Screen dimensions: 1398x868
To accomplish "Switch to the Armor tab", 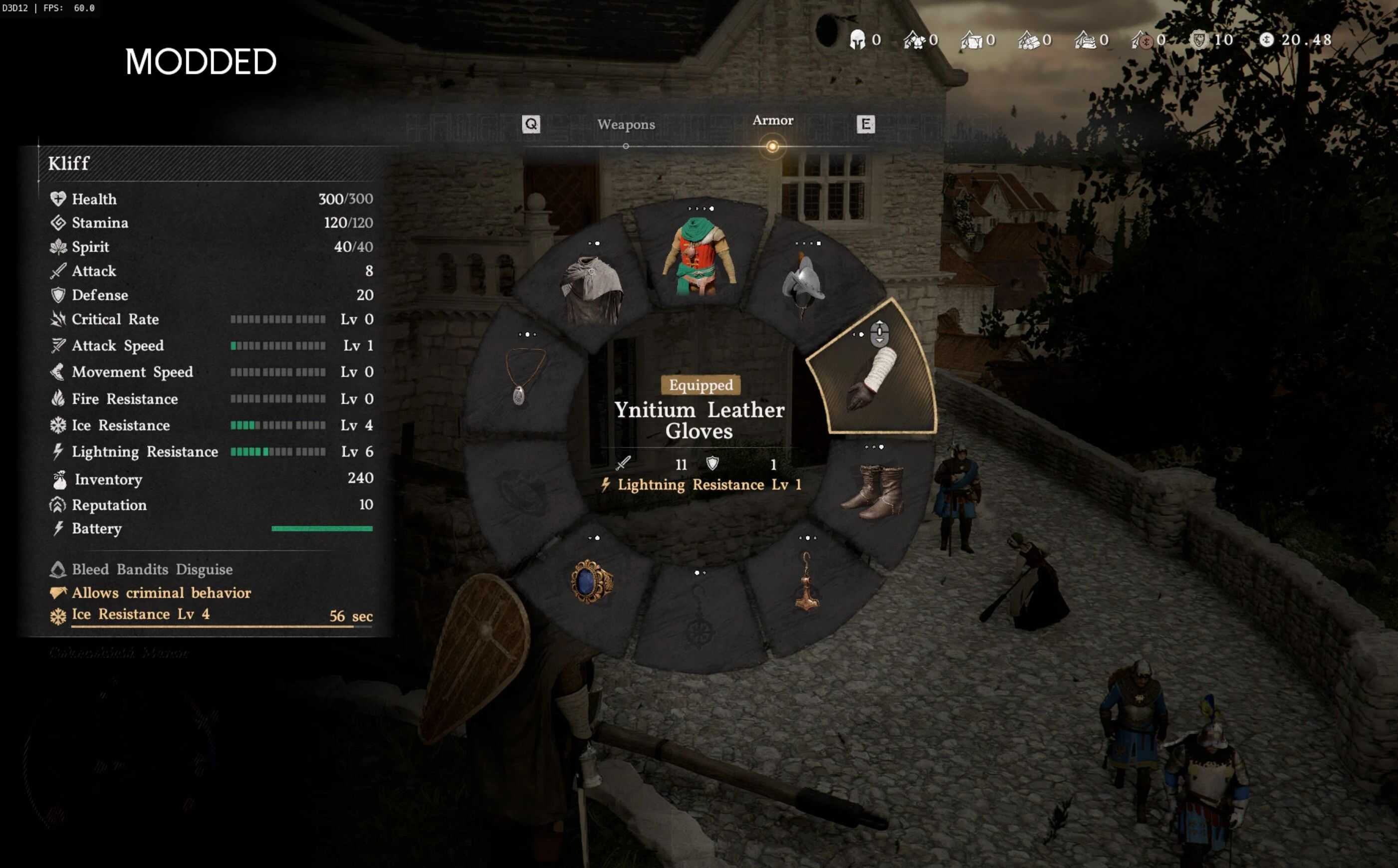I will coord(773,121).
